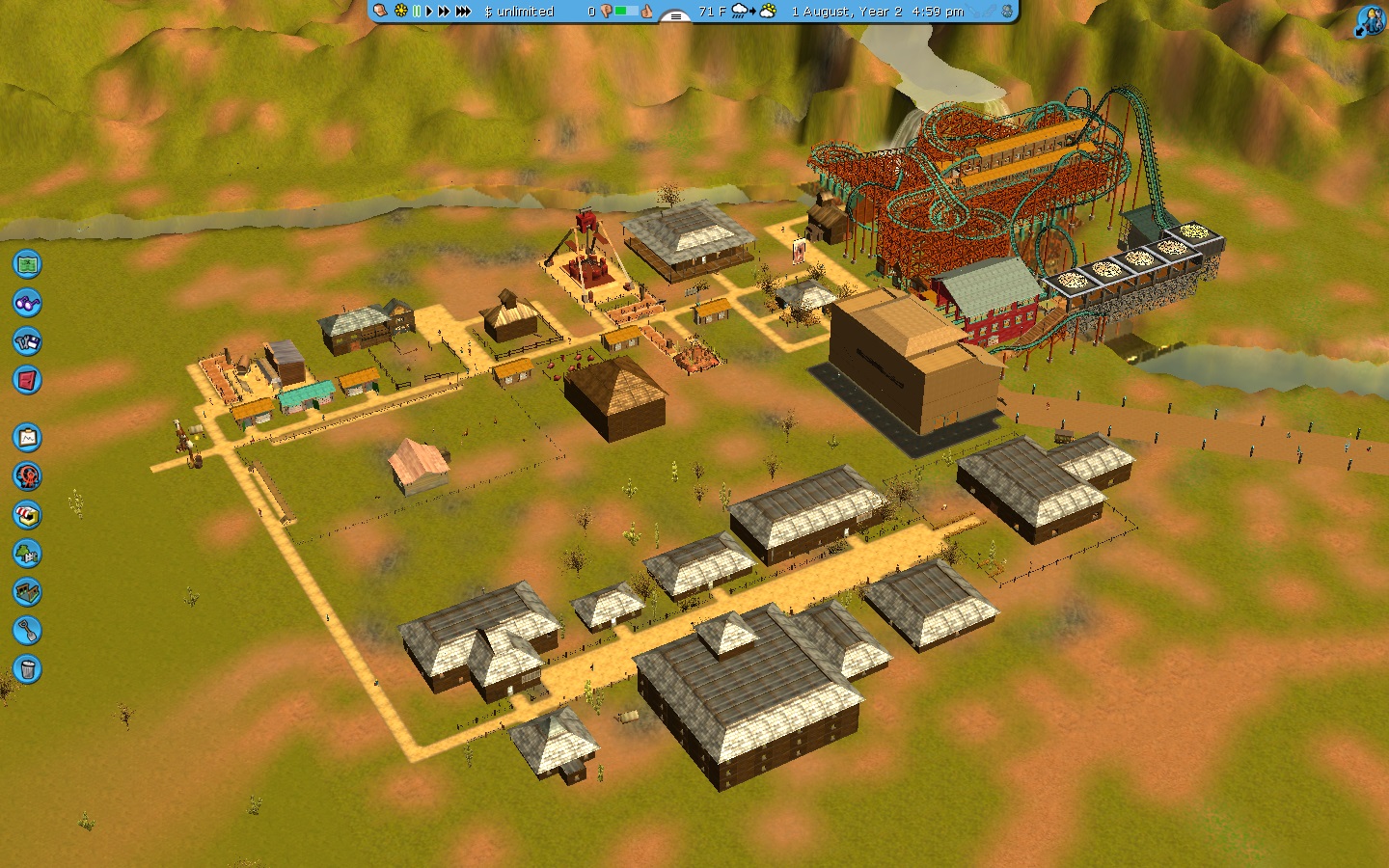
Task: Expand the top bar pull-down handle
Action: coord(675,15)
